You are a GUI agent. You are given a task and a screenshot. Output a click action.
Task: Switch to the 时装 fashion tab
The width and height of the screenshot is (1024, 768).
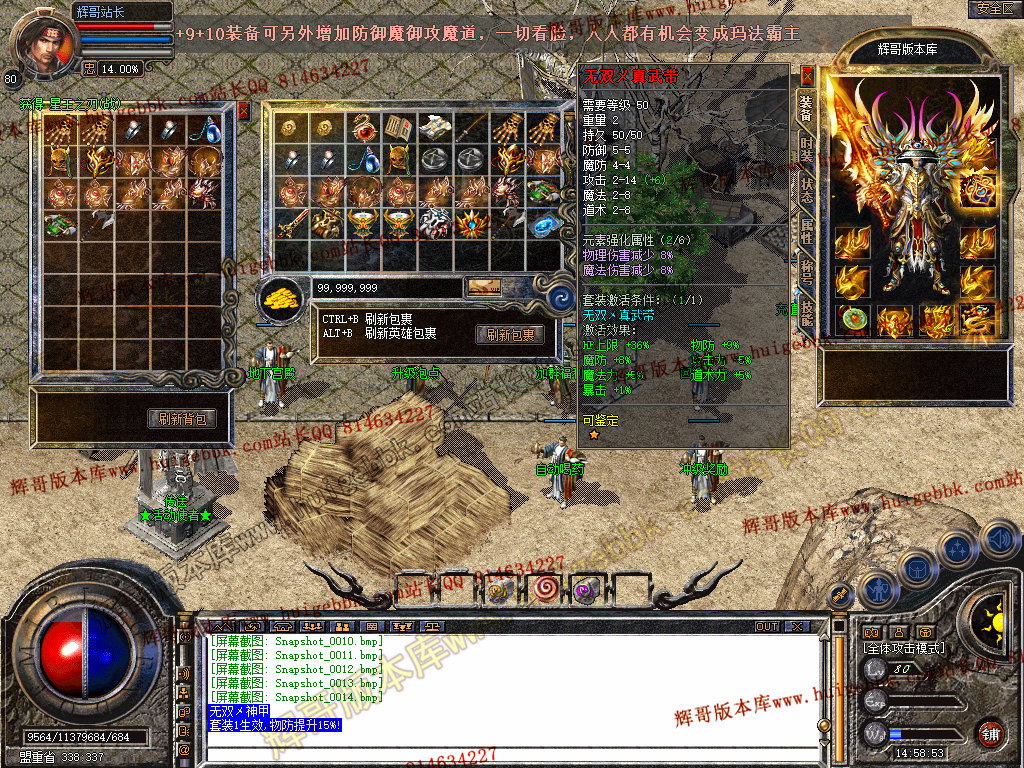pos(806,150)
